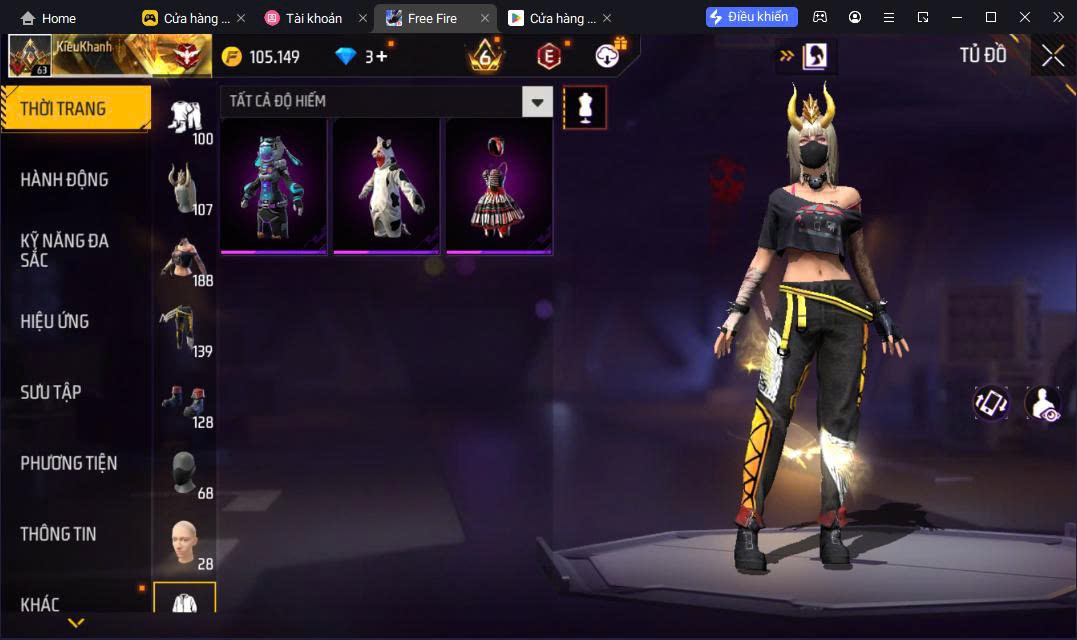Go to the Sưu Tập tab
Viewport: 1077px width, 640px height.
[x=51, y=392]
